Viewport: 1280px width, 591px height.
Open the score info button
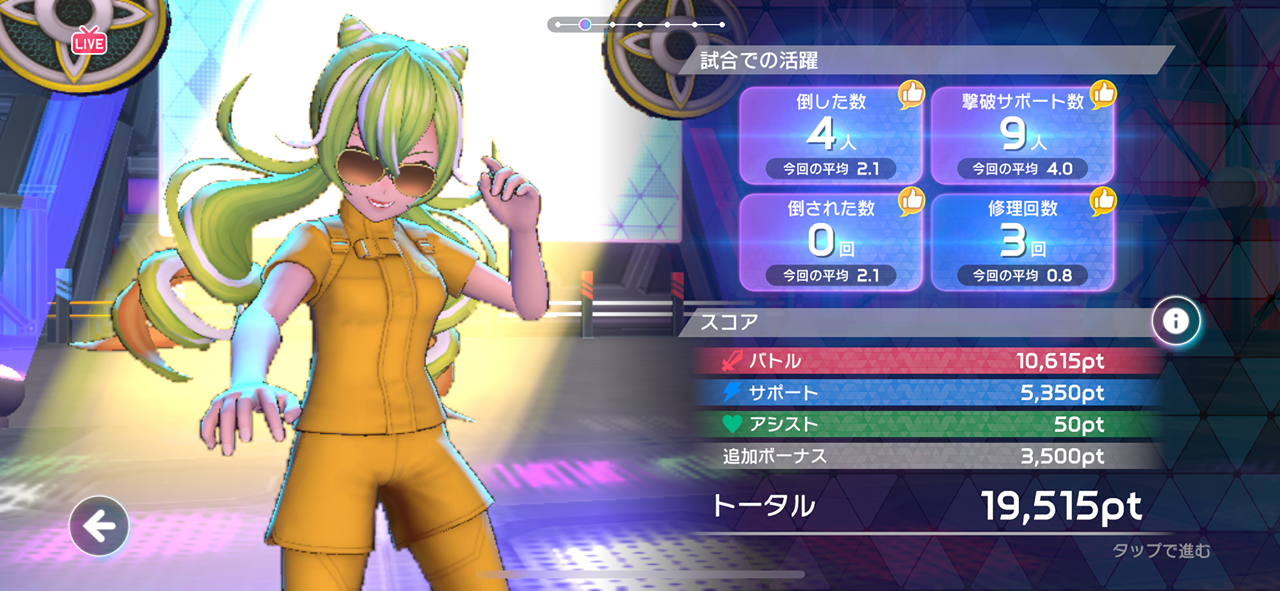[1175, 321]
